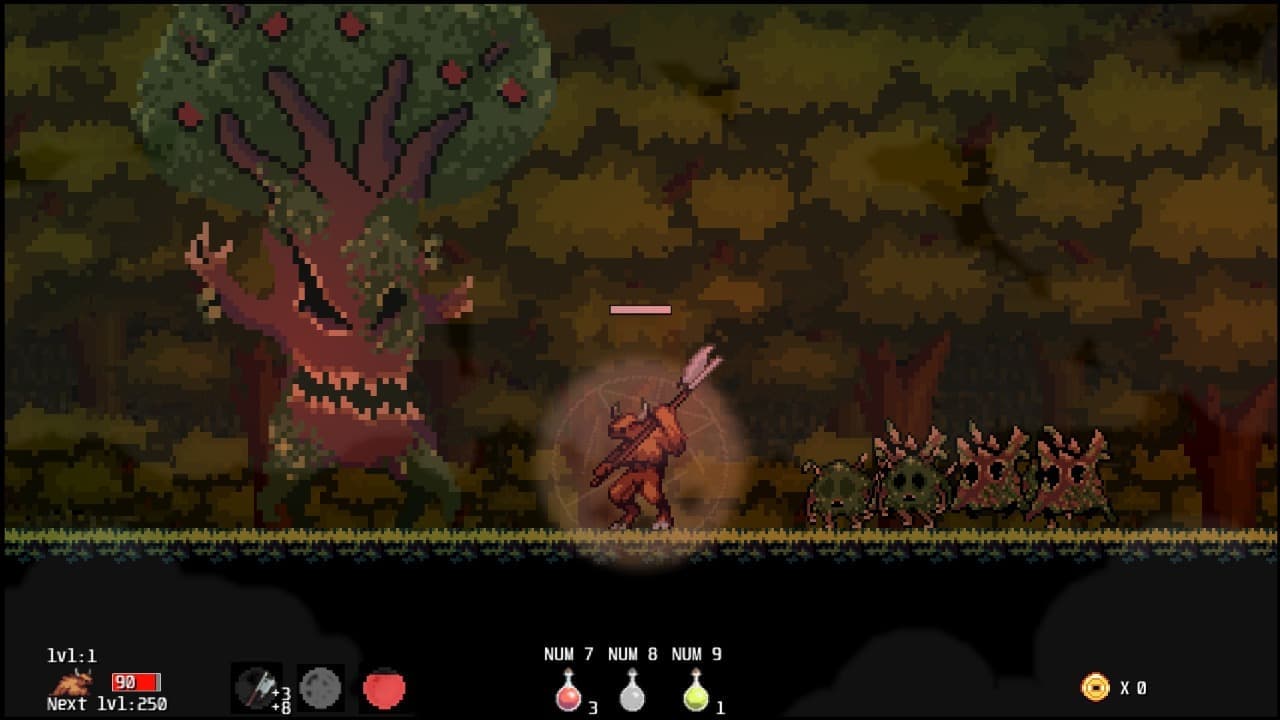Activate the red orb ability slot
The height and width of the screenshot is (720, 1280).
click(384, 688)
